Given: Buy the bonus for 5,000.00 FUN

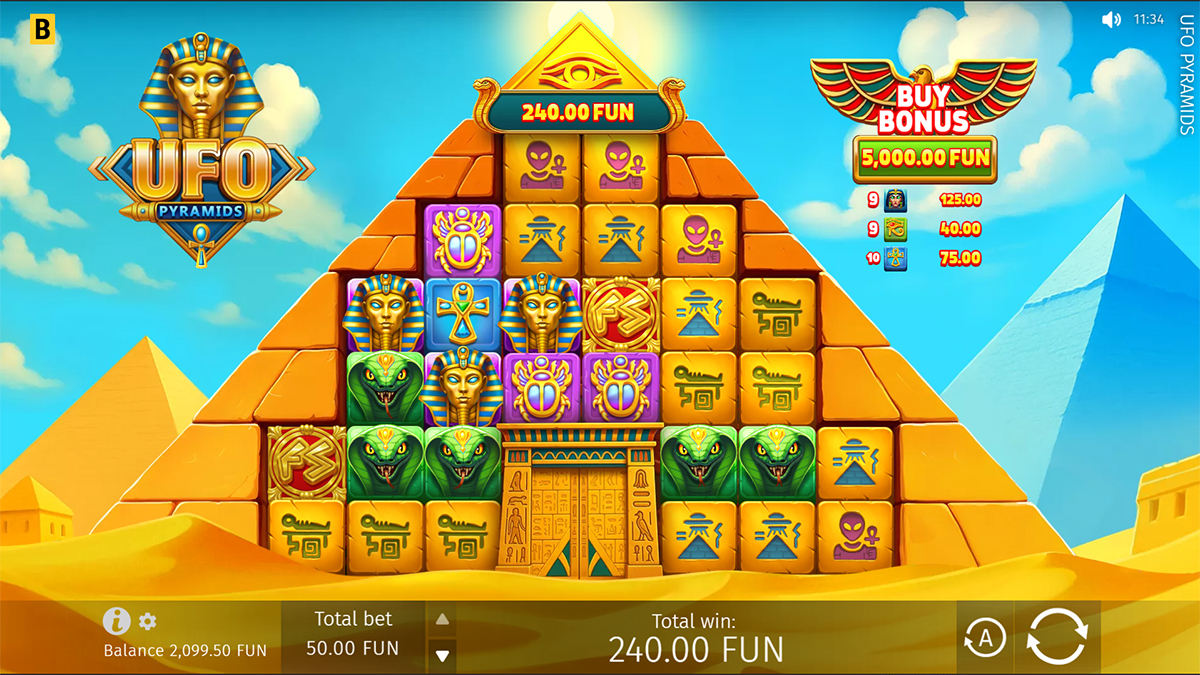Looking at the screenshot, I should [x=924, y=157].
